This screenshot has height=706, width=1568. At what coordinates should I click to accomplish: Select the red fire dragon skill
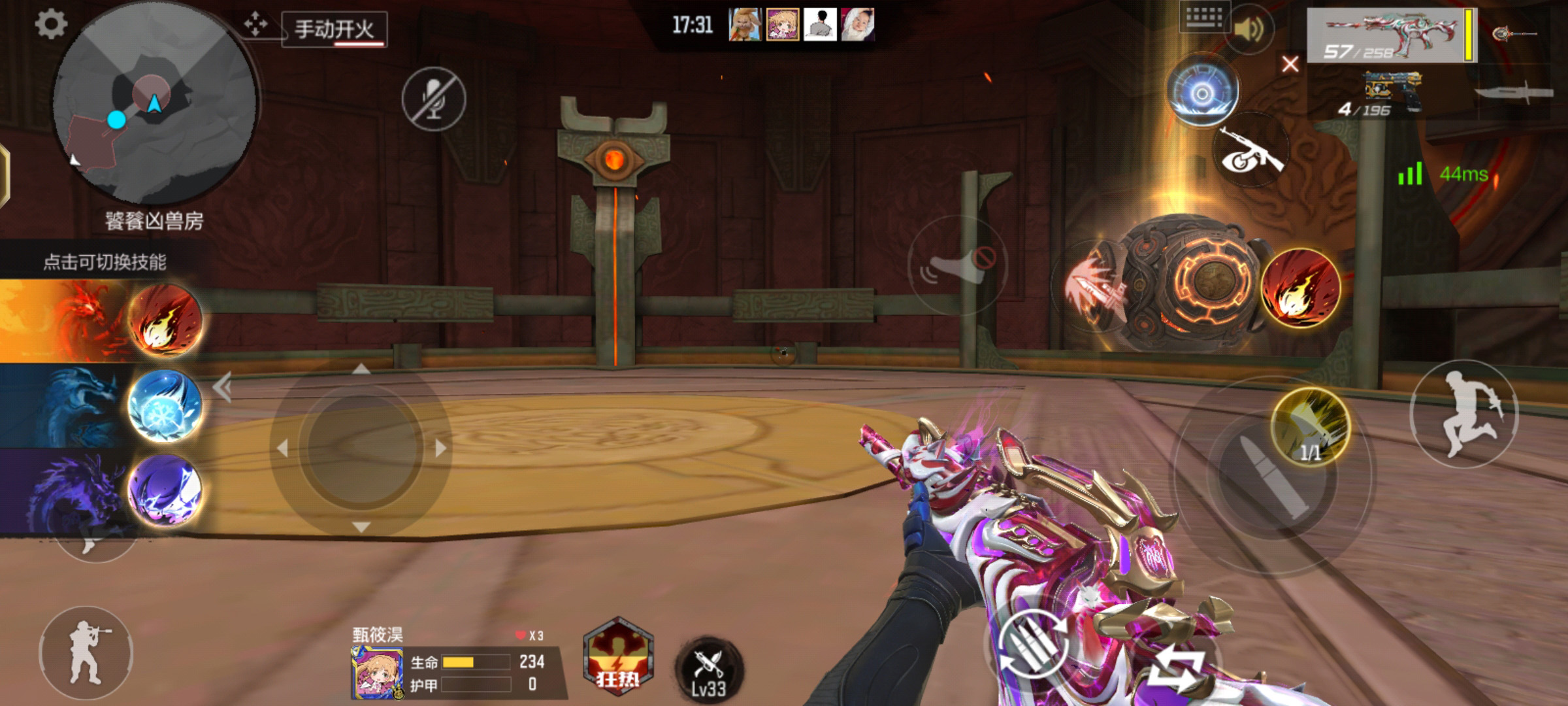click(x=165, y=321)
